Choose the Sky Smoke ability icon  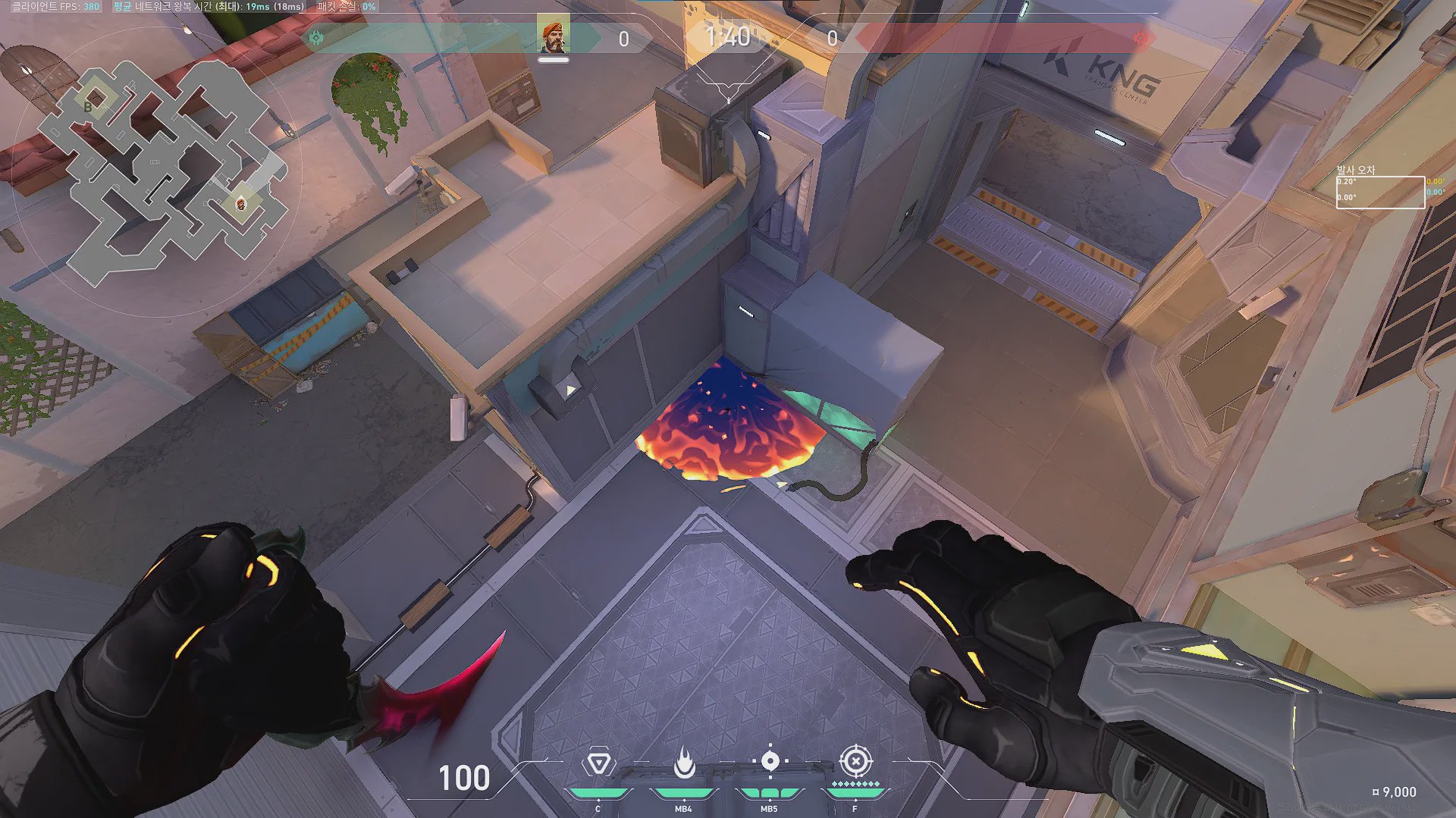(x=770, y=761)
